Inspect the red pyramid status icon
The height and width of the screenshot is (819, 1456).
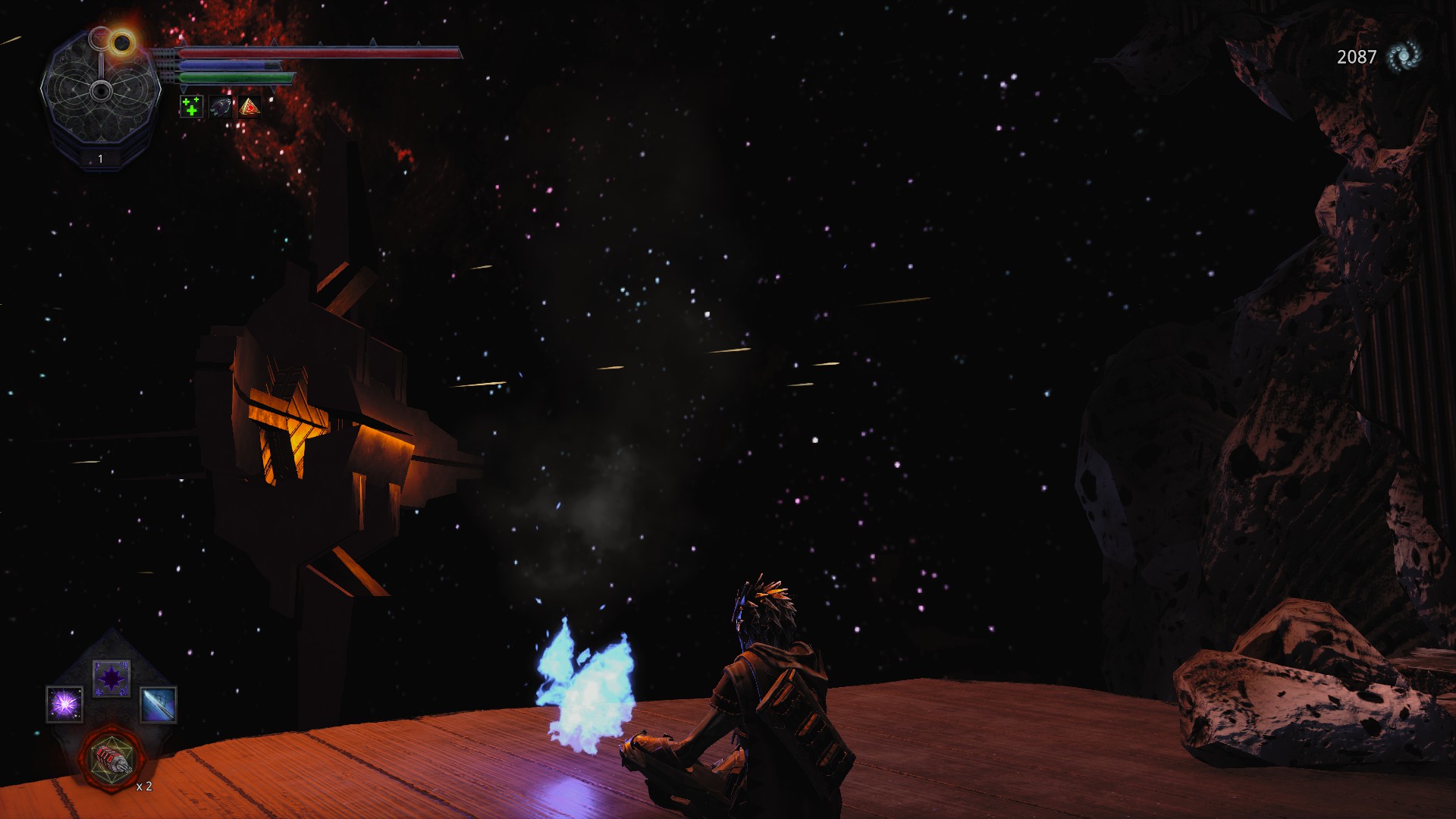coord(249,107)
